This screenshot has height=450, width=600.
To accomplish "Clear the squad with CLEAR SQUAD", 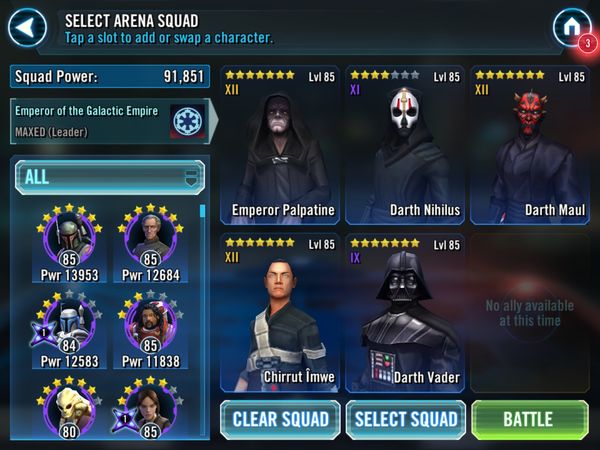I will [x=282, y=419].
